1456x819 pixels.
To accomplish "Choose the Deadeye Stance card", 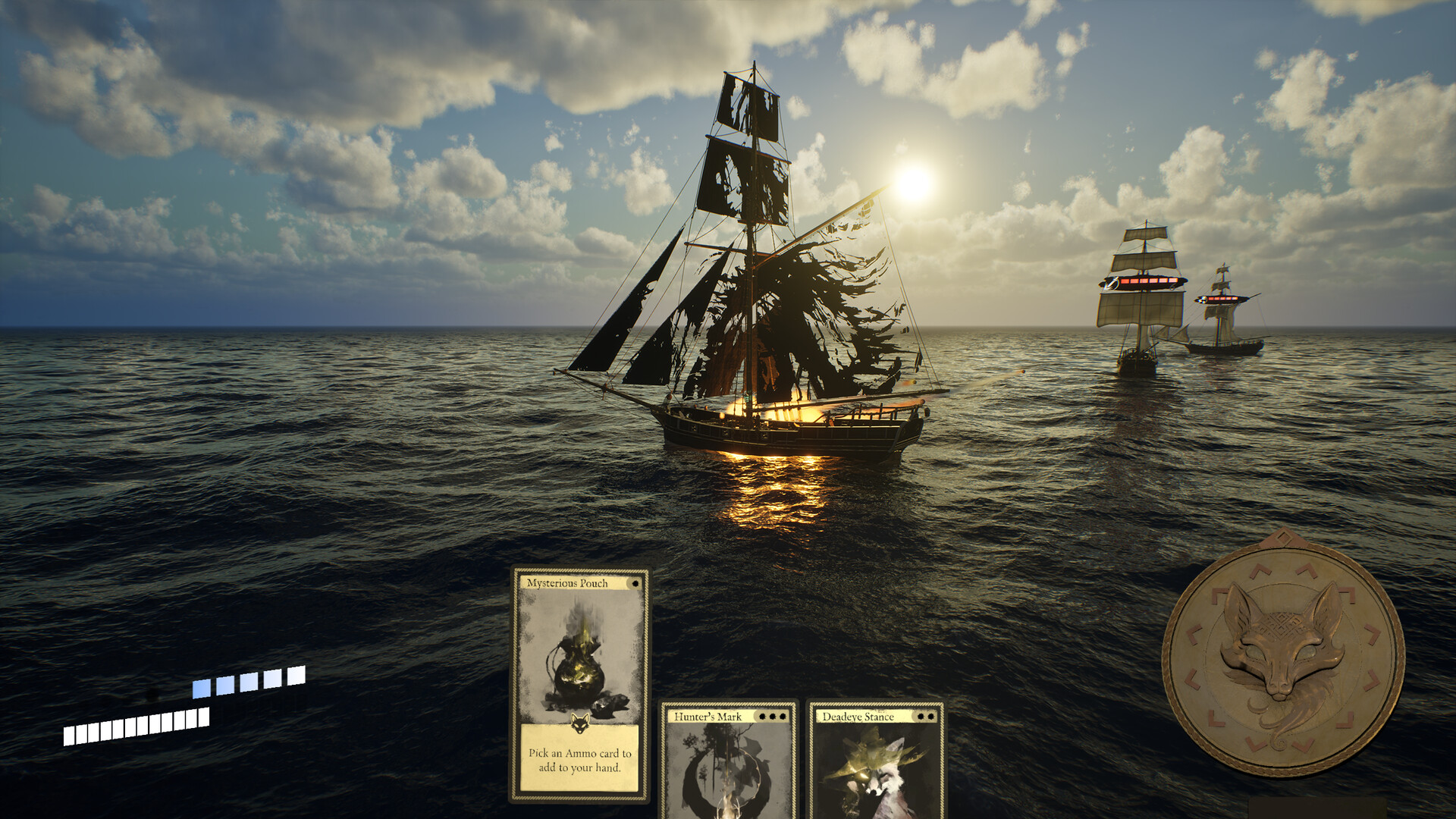I will pos(877,762).
